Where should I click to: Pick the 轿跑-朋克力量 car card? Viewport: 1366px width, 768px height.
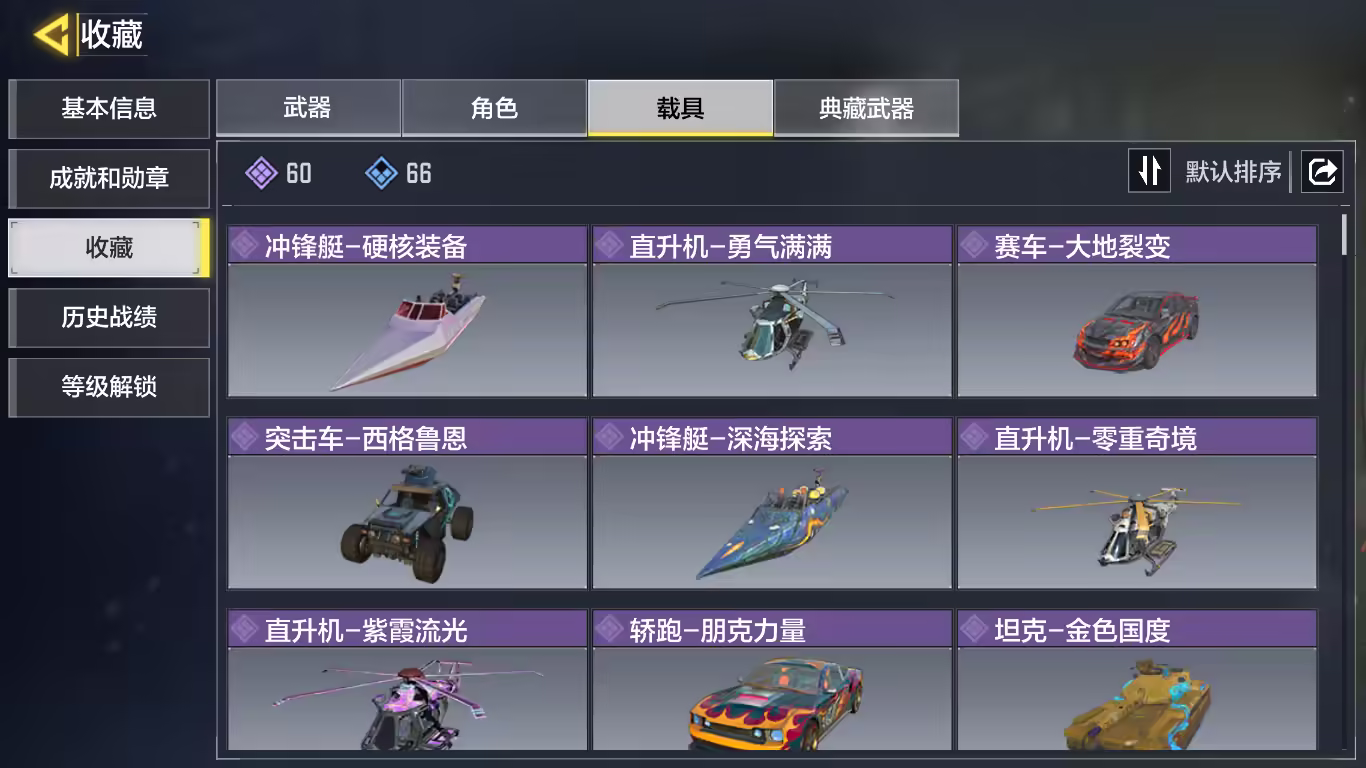[x=772, y=682]
